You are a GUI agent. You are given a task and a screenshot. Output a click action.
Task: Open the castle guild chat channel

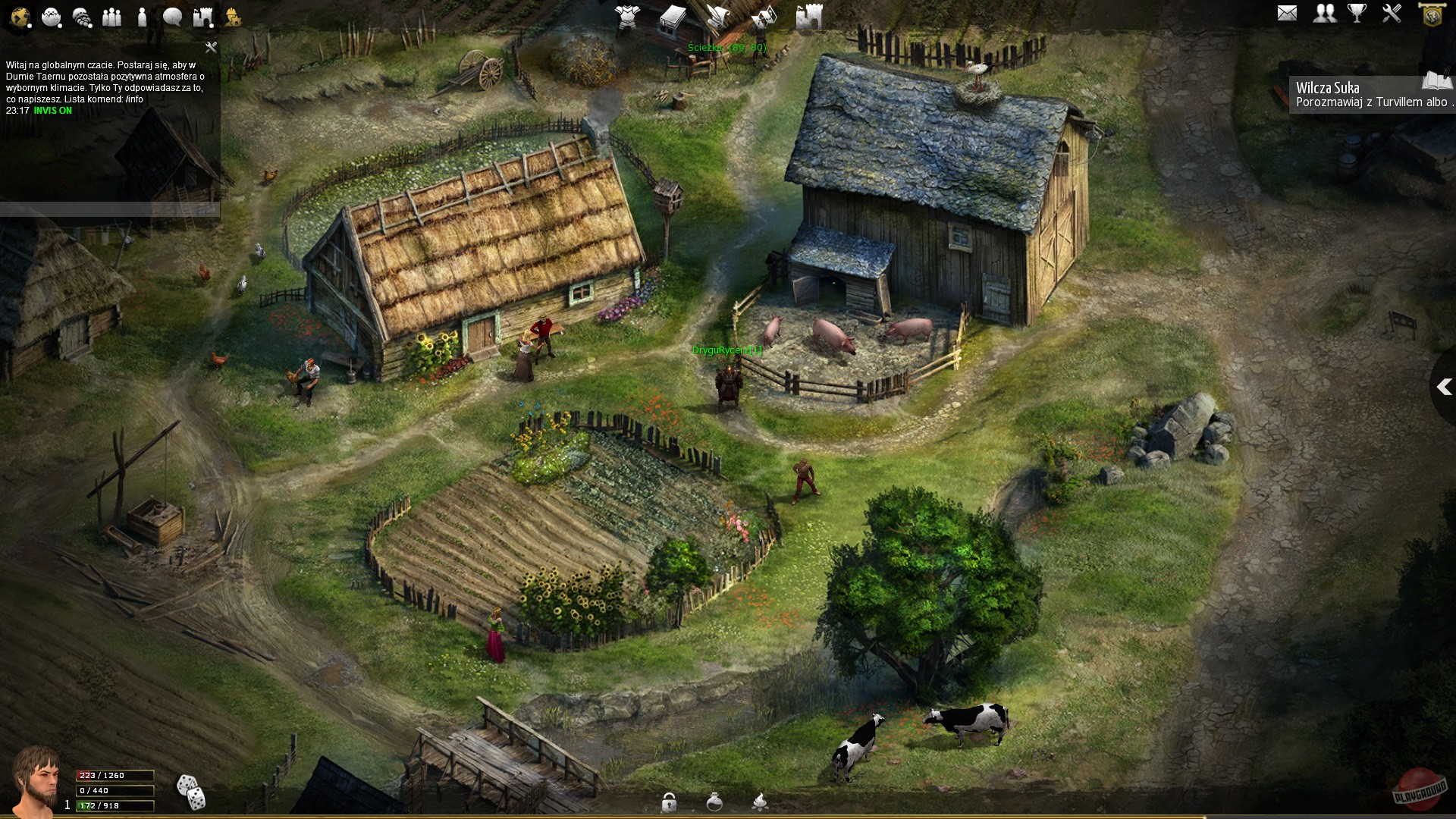coord(203,17)
